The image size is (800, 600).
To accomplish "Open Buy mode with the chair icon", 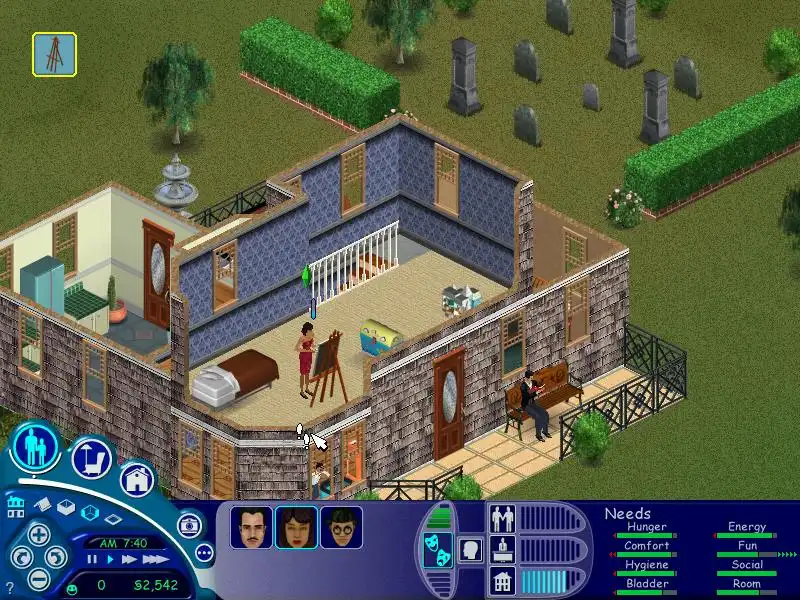I will point(91,459).
